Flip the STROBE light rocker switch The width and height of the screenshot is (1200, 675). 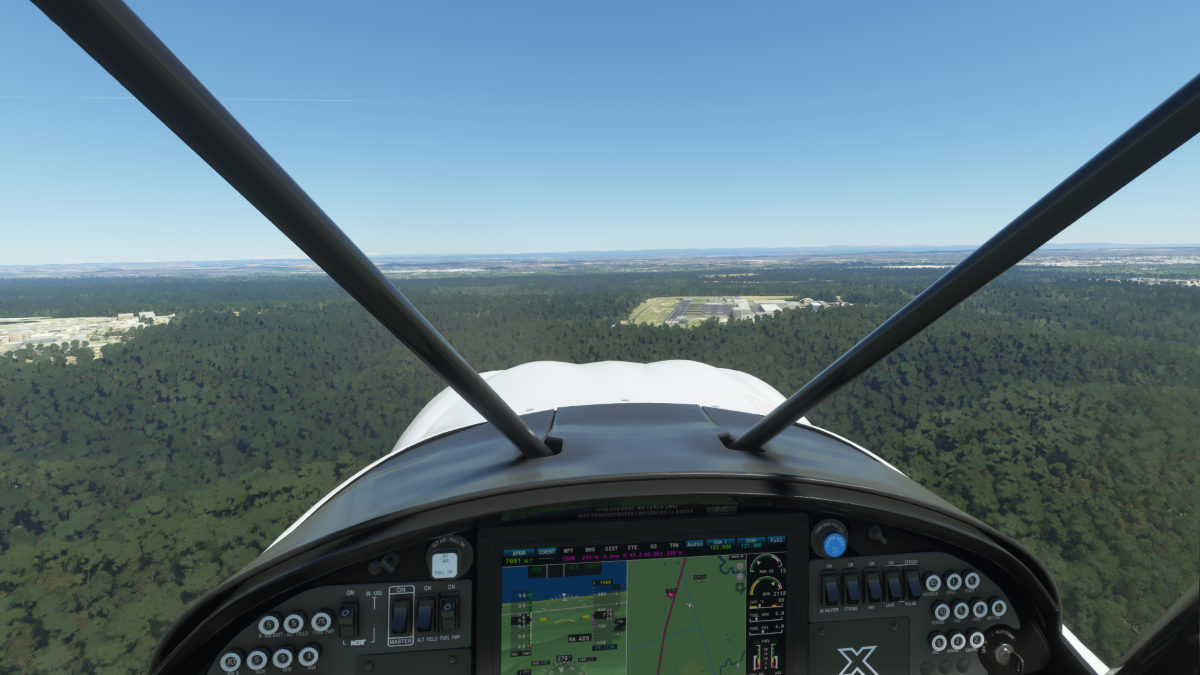(x=852, y=587)
